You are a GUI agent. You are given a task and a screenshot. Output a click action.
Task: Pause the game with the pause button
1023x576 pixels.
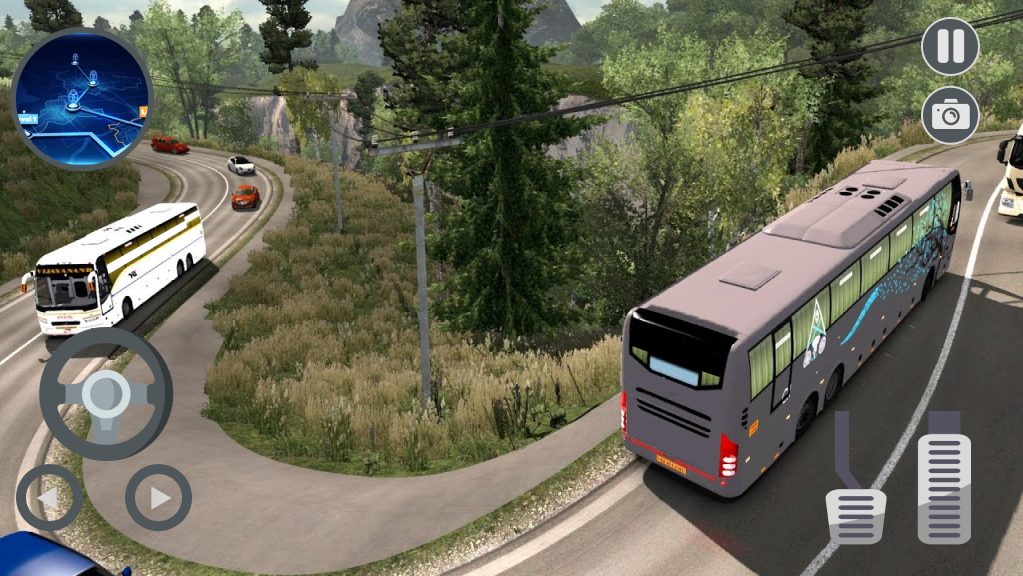click(949, 46)
